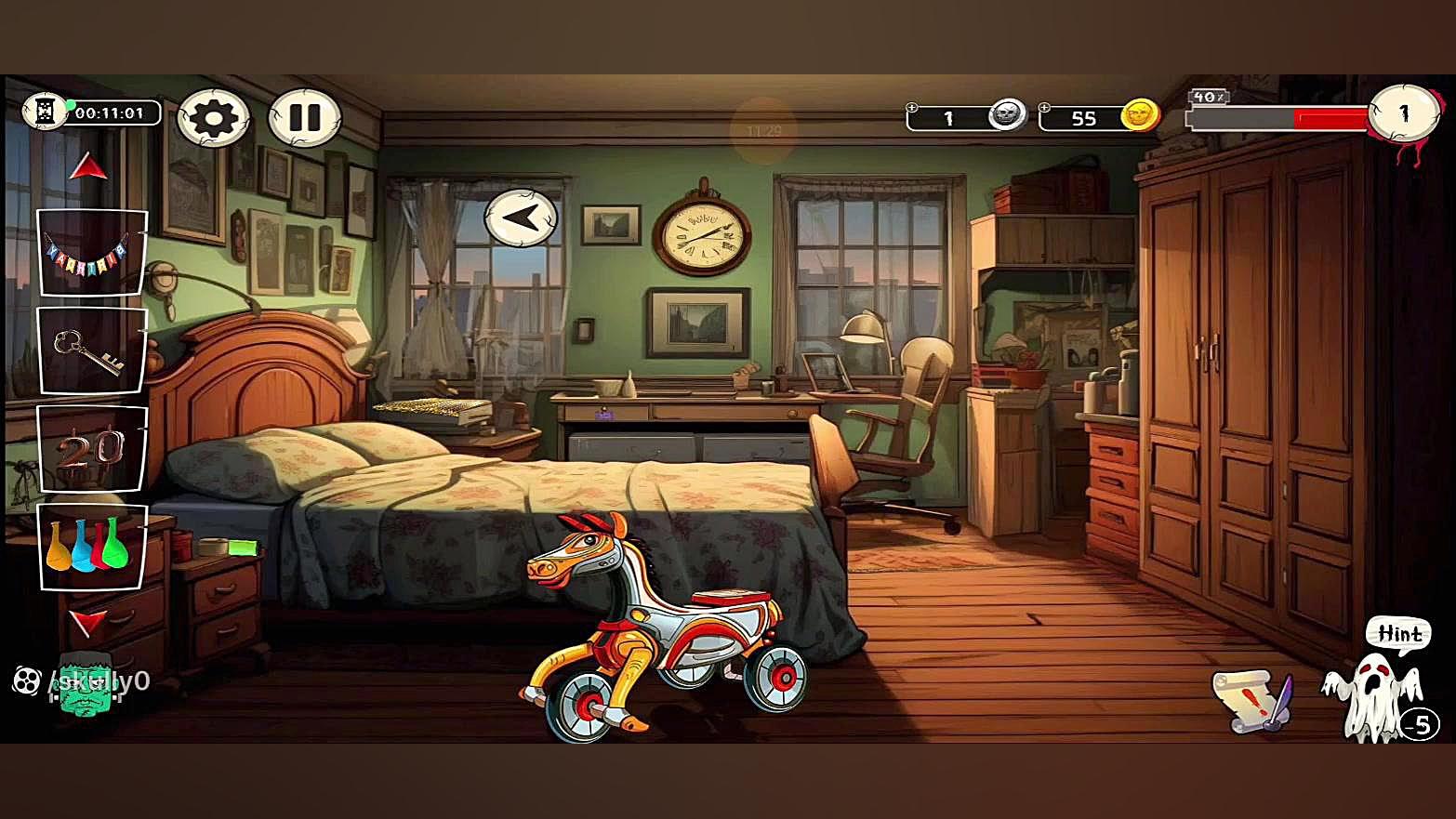
Task: Move inventory down with red arrow
Action: point(89,621)
